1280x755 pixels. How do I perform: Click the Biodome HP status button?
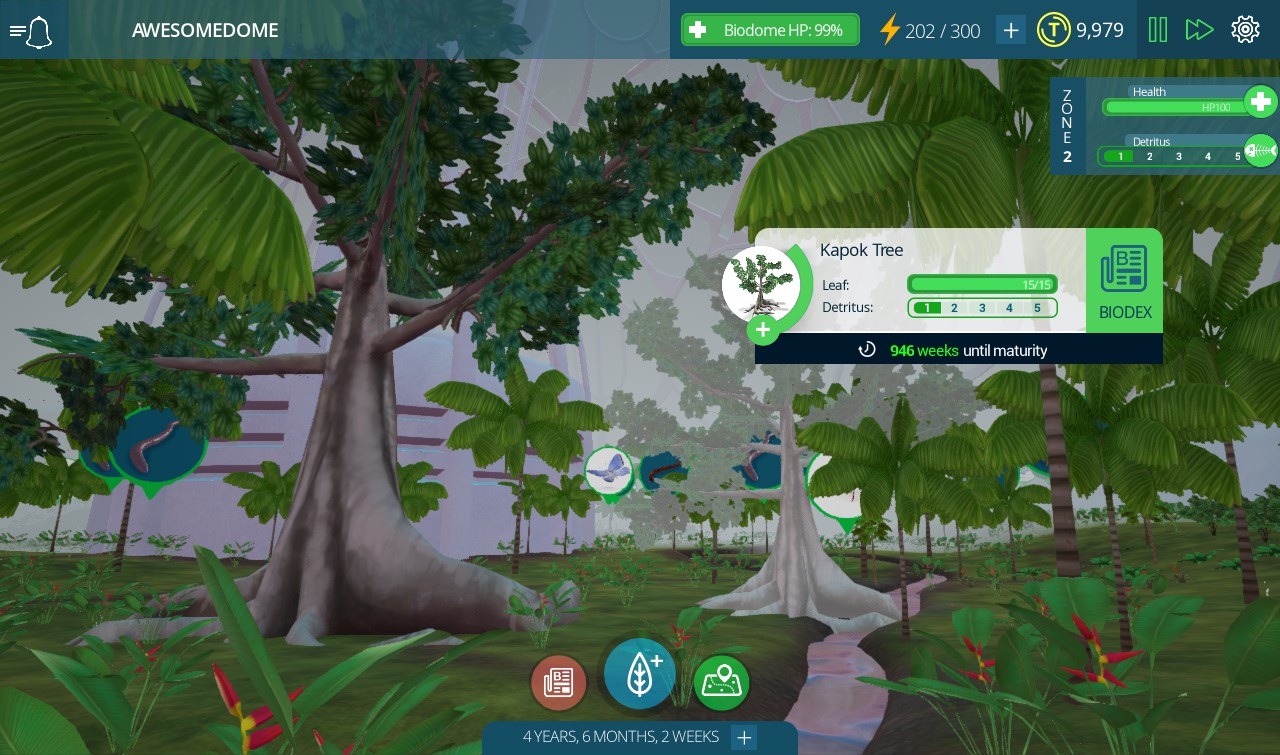[x=770, y=30]
